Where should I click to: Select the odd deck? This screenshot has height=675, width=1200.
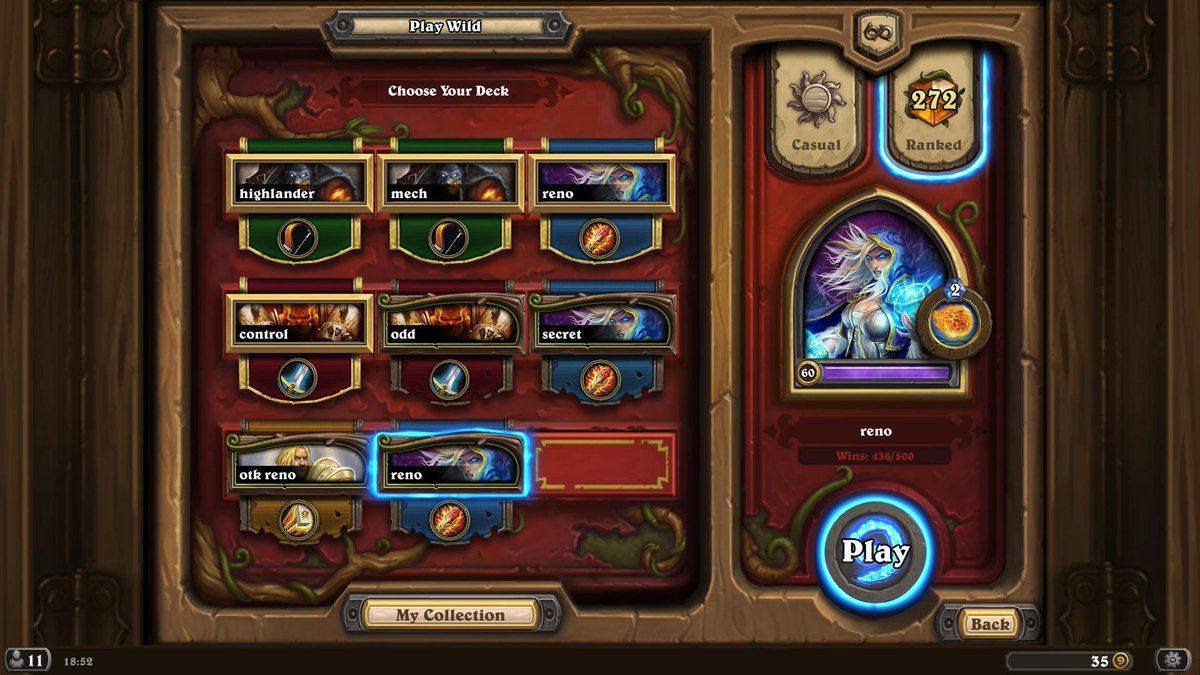[450, 324]
